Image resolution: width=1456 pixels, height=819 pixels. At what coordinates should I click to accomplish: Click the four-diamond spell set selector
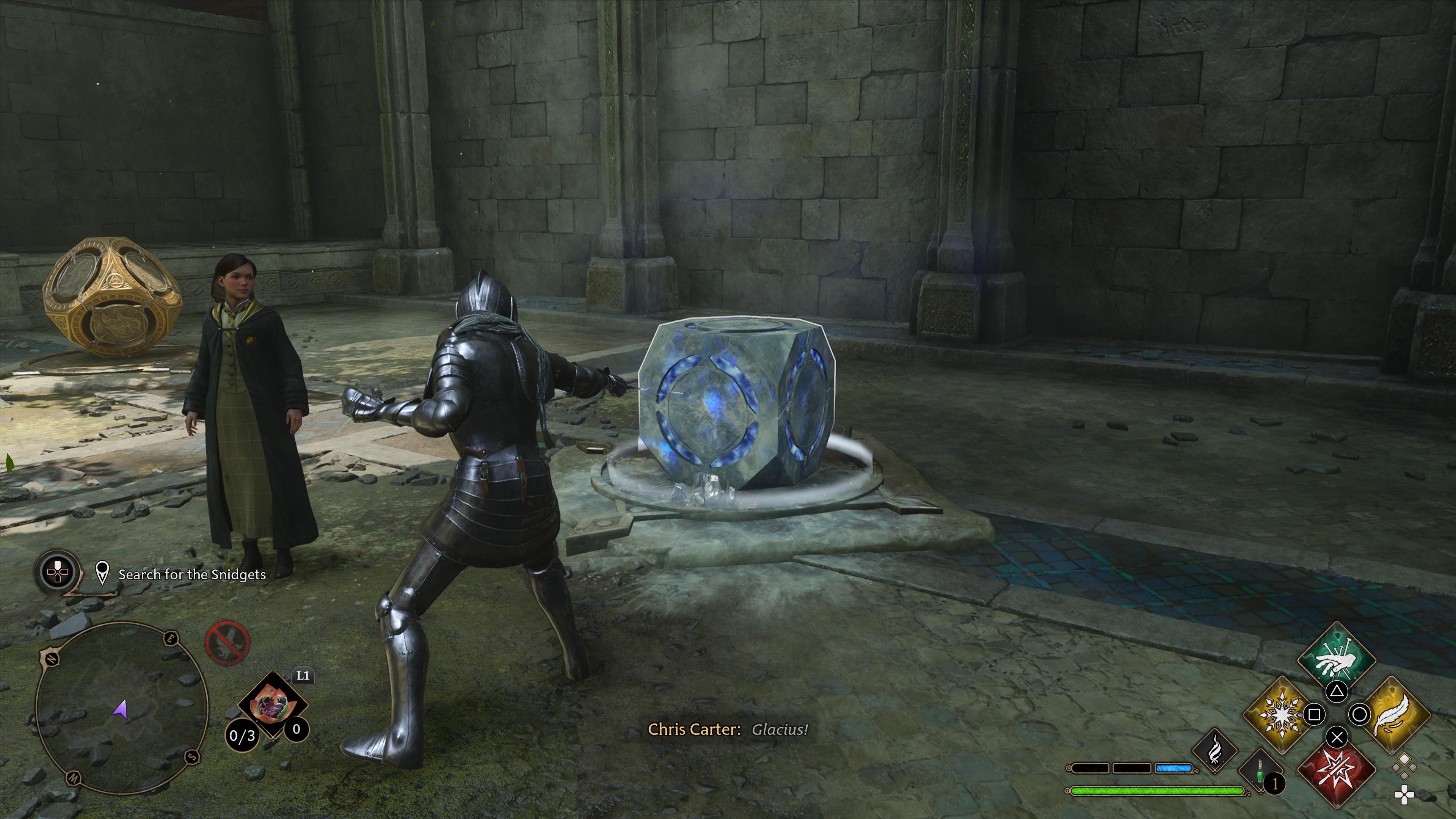(1405, 767)
